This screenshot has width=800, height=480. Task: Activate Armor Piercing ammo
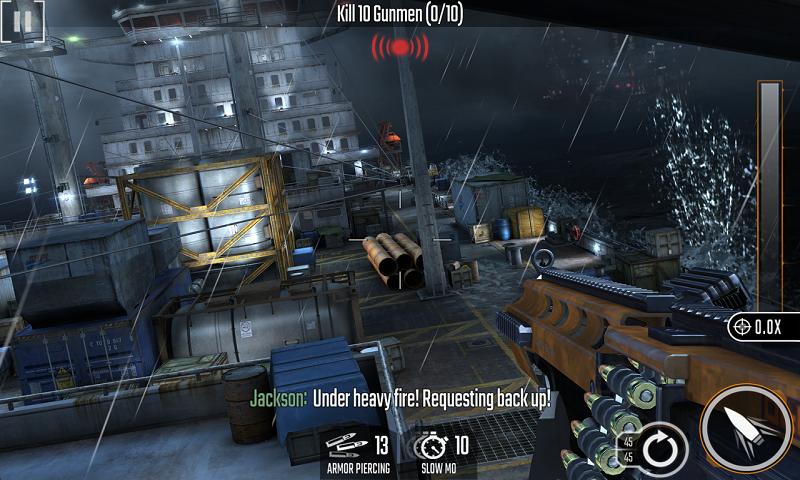point(356,452)
